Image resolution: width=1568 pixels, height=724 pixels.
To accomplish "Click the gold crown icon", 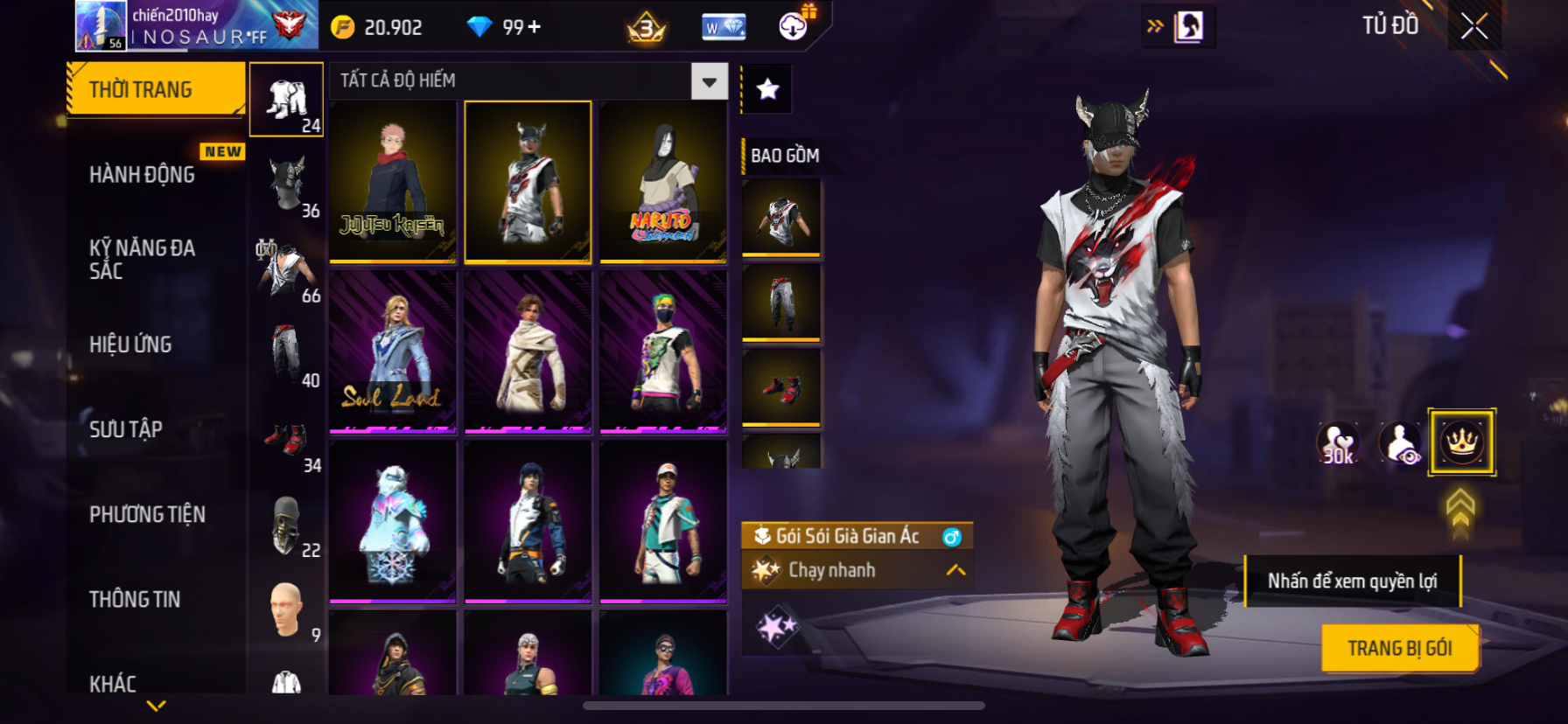I will tap(1461, 442).
